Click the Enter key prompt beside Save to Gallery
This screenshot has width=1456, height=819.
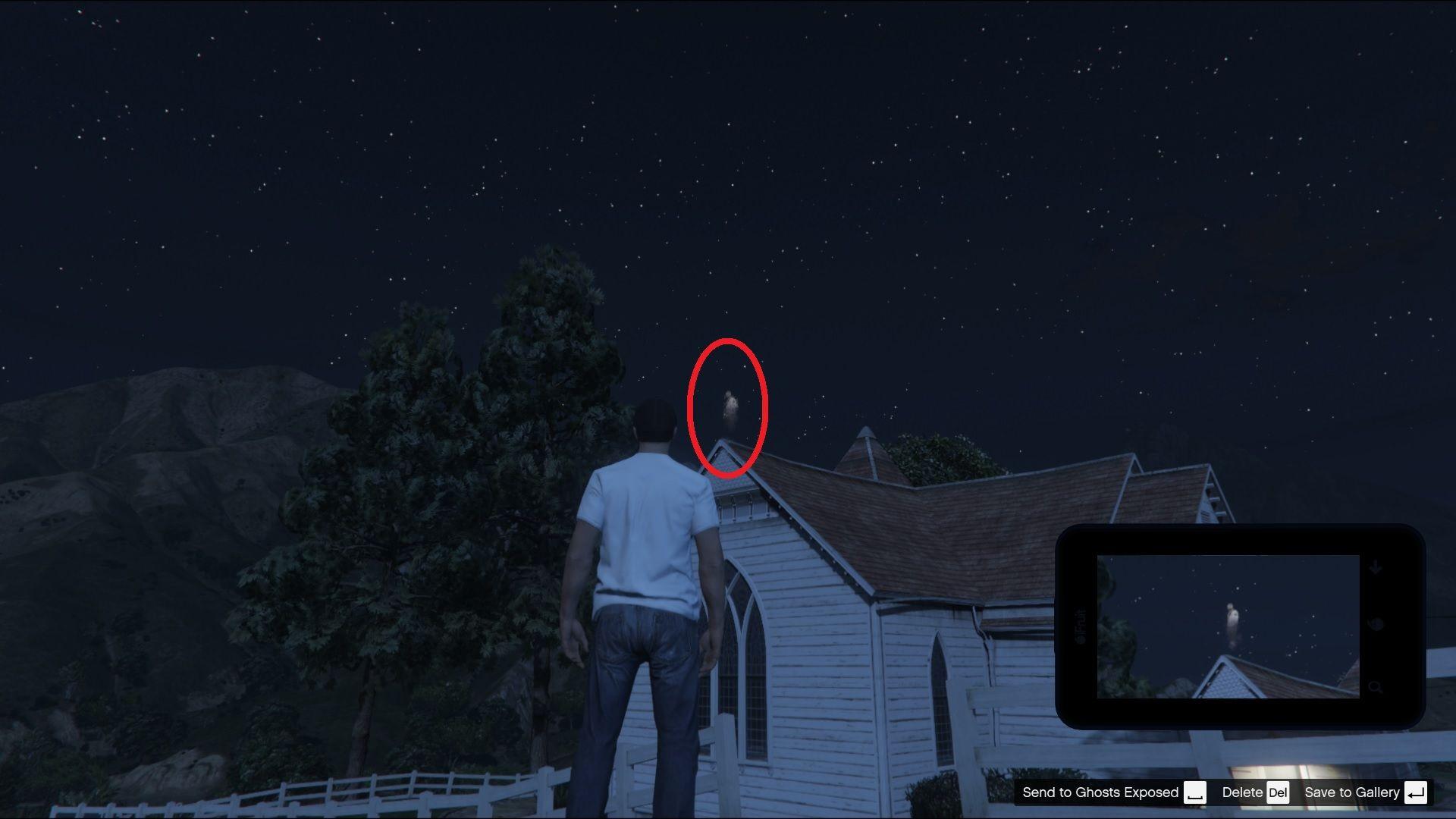click(1415, 792)
